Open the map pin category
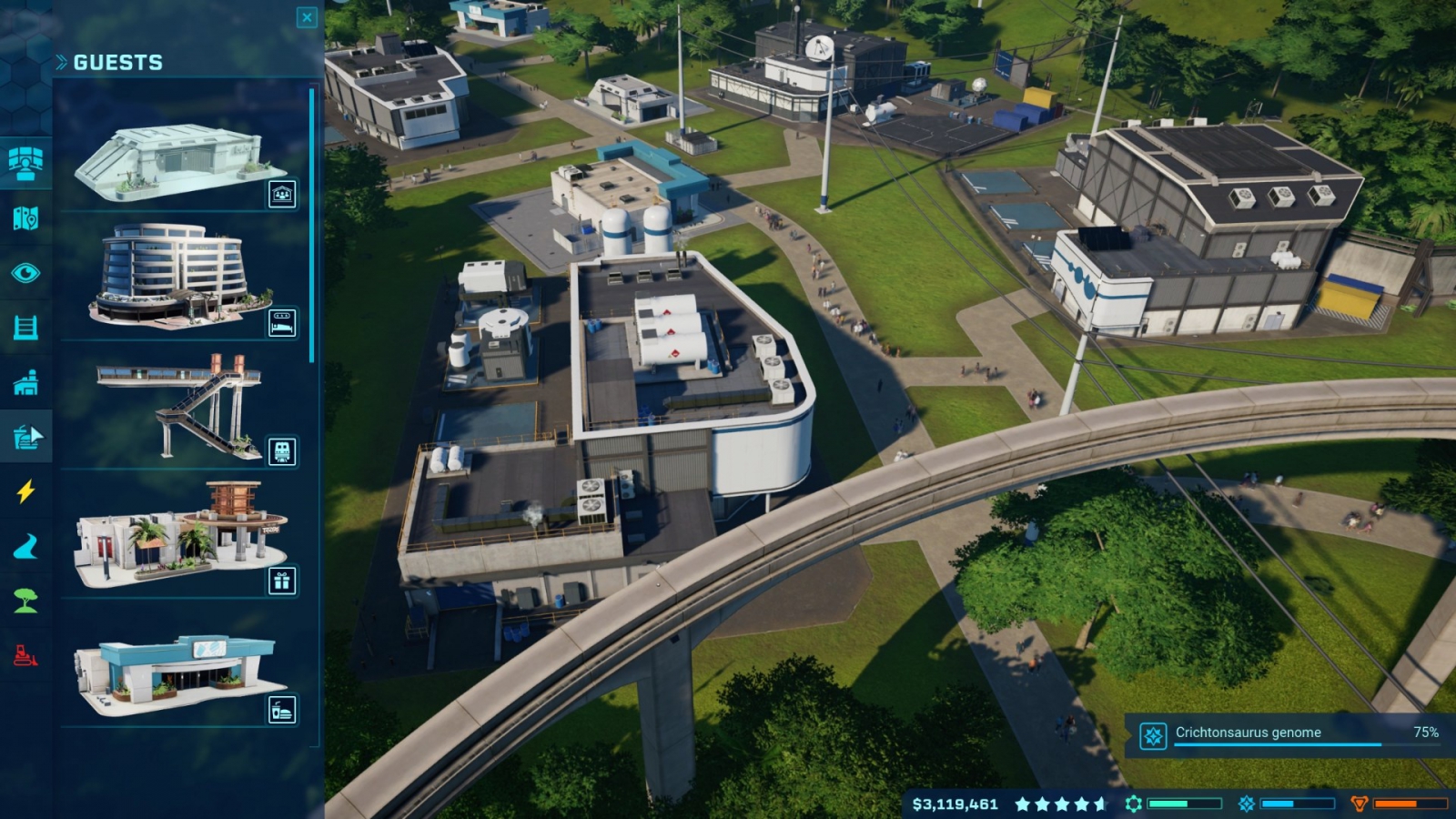 25,218
